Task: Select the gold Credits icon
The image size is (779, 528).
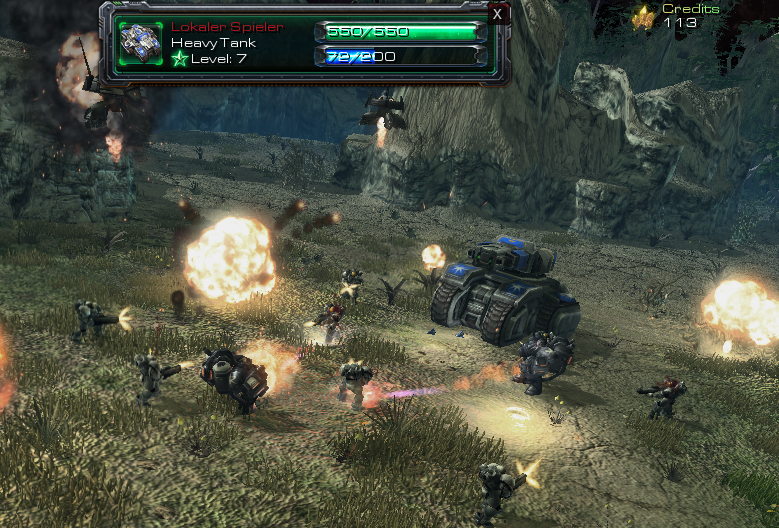Action: point(645,16)
